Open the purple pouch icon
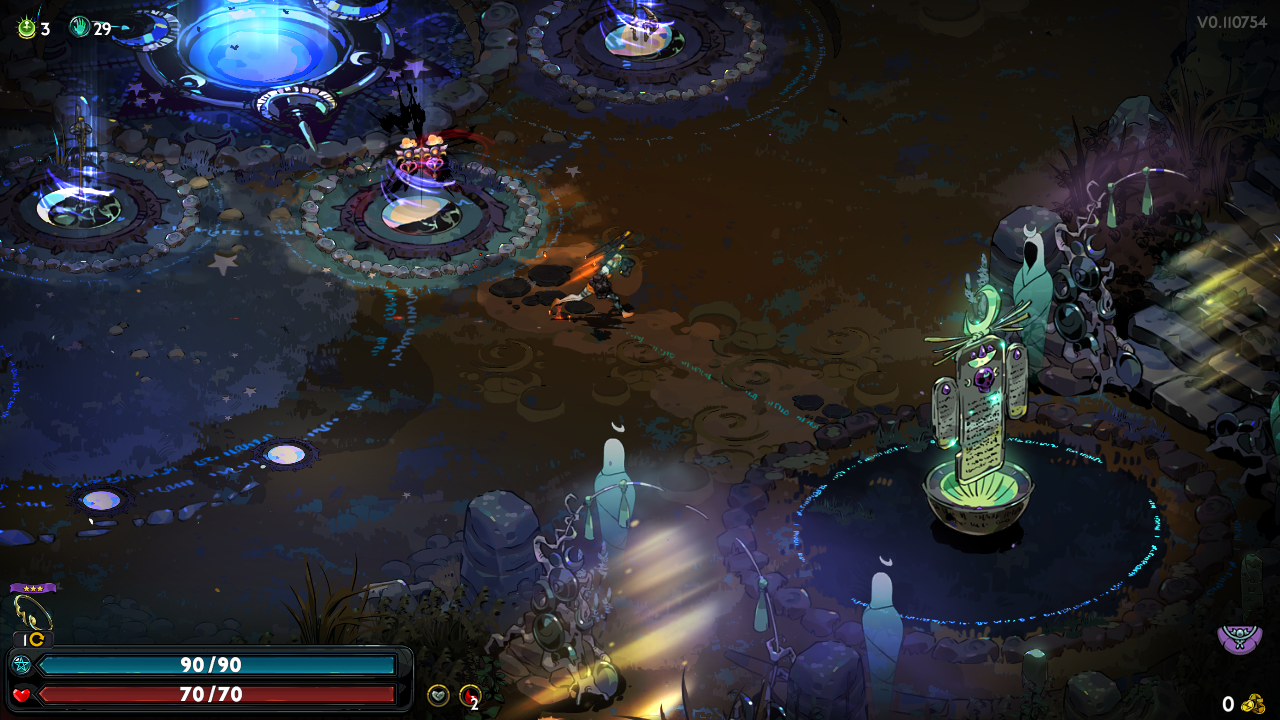The width and height of the screenshot is (1280, 720). [x=1239, y=635]
